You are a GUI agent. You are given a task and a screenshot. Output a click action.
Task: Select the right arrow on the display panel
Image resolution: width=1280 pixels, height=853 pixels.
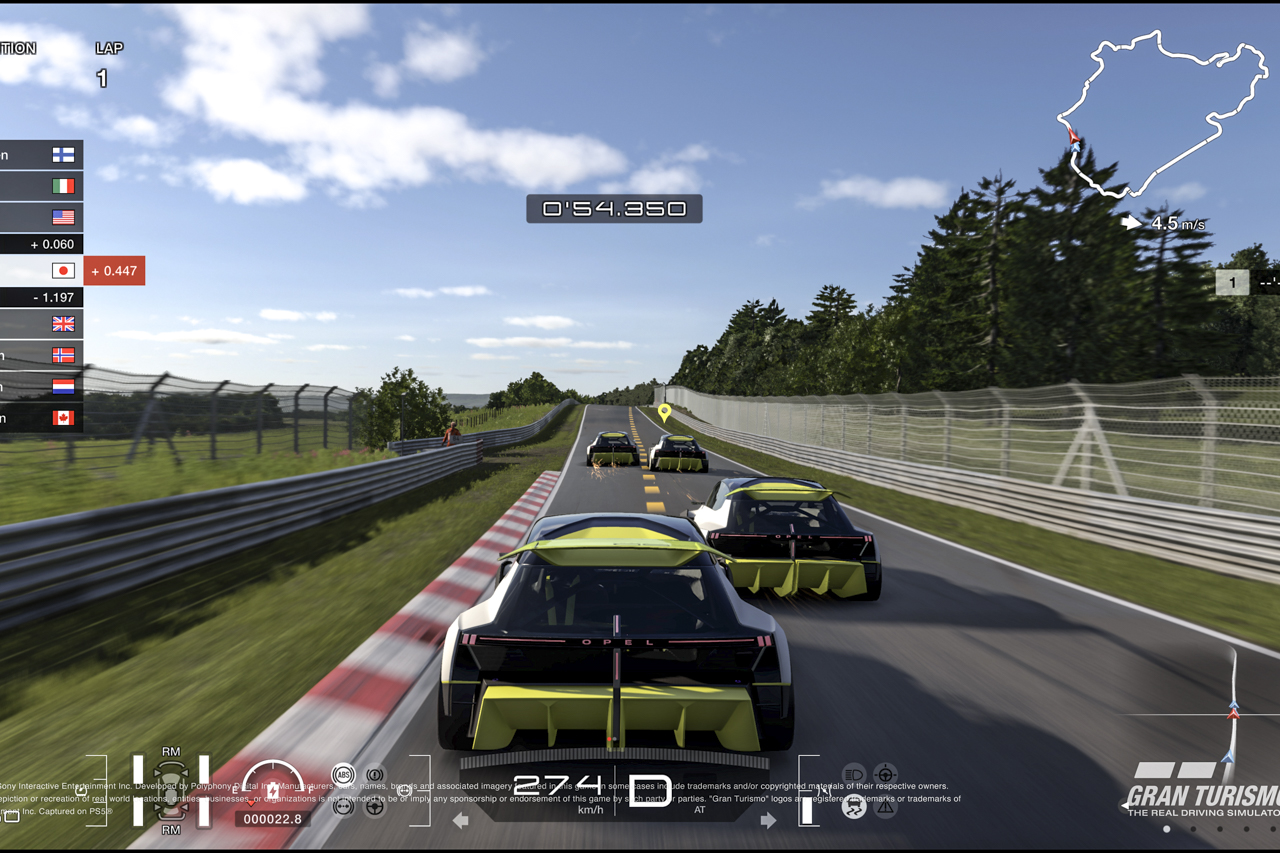click(x=768, y=821)
